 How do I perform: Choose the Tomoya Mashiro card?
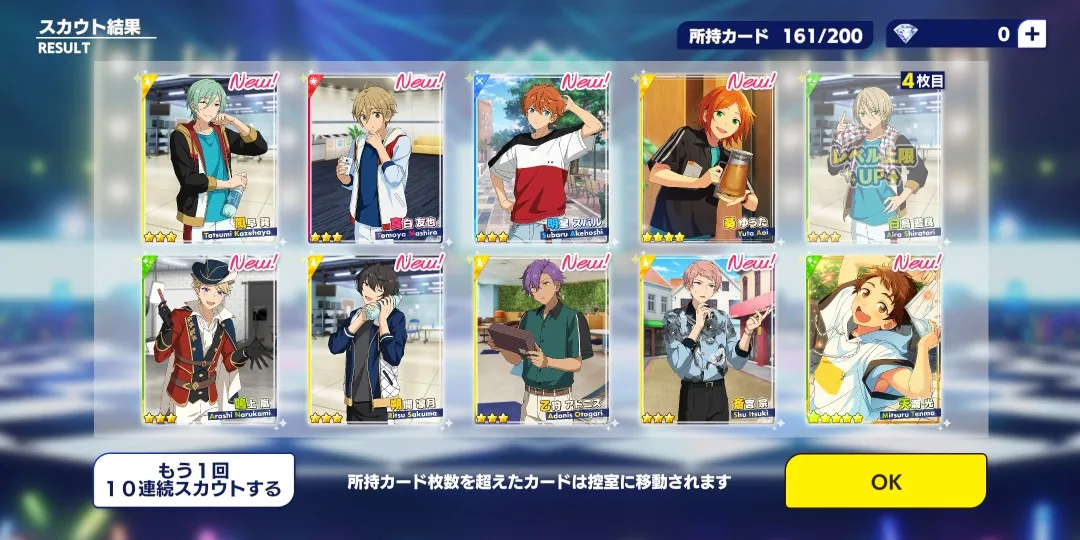[376, 158]
